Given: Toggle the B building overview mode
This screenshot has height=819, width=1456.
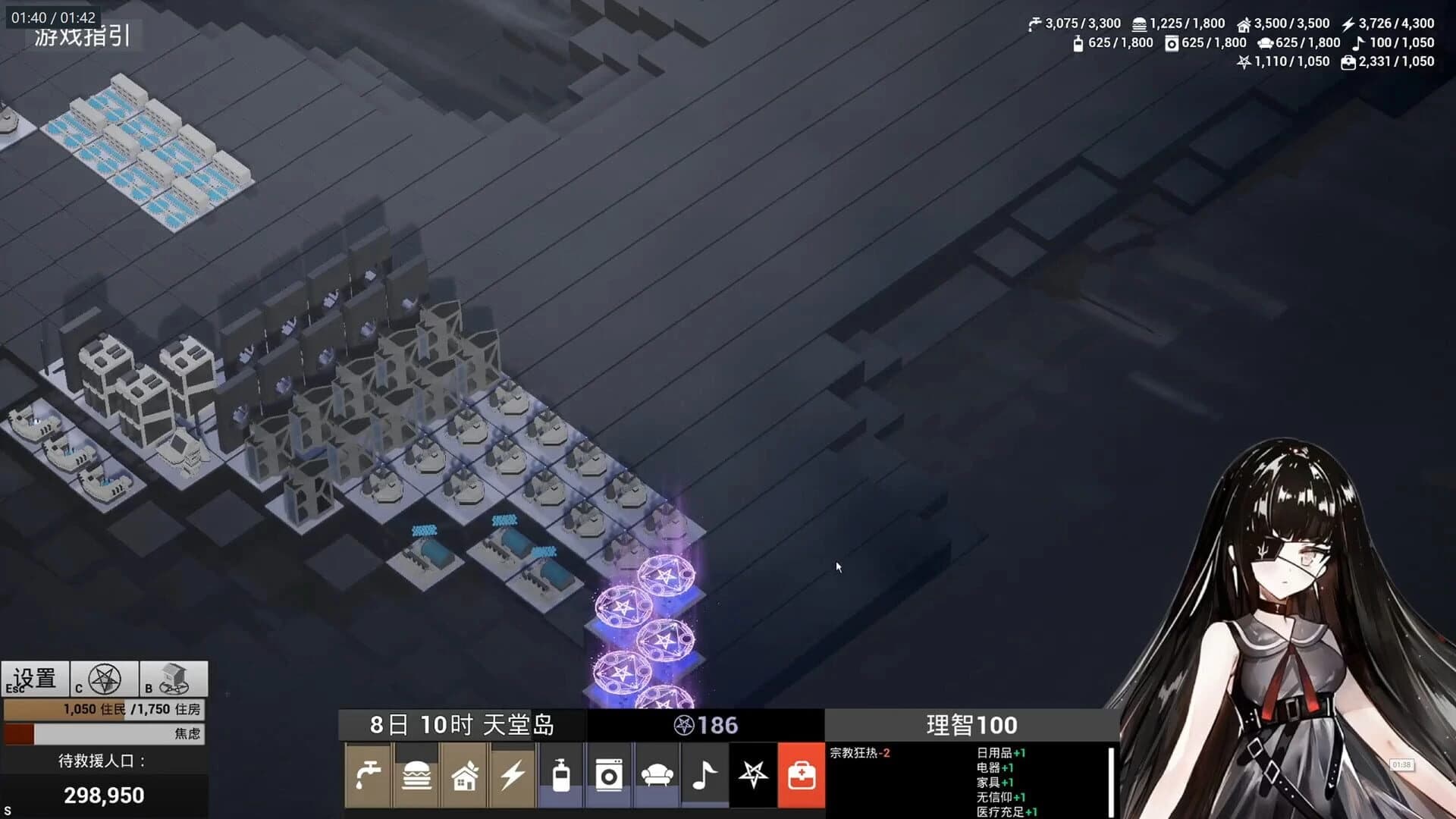Looking at the screenshot, I should coord(173,677).
